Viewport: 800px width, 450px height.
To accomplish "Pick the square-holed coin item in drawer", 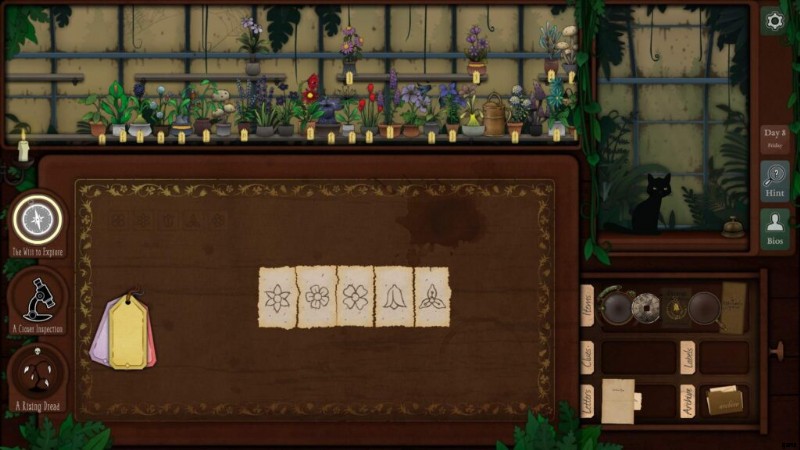I will [x=645, y=307].
